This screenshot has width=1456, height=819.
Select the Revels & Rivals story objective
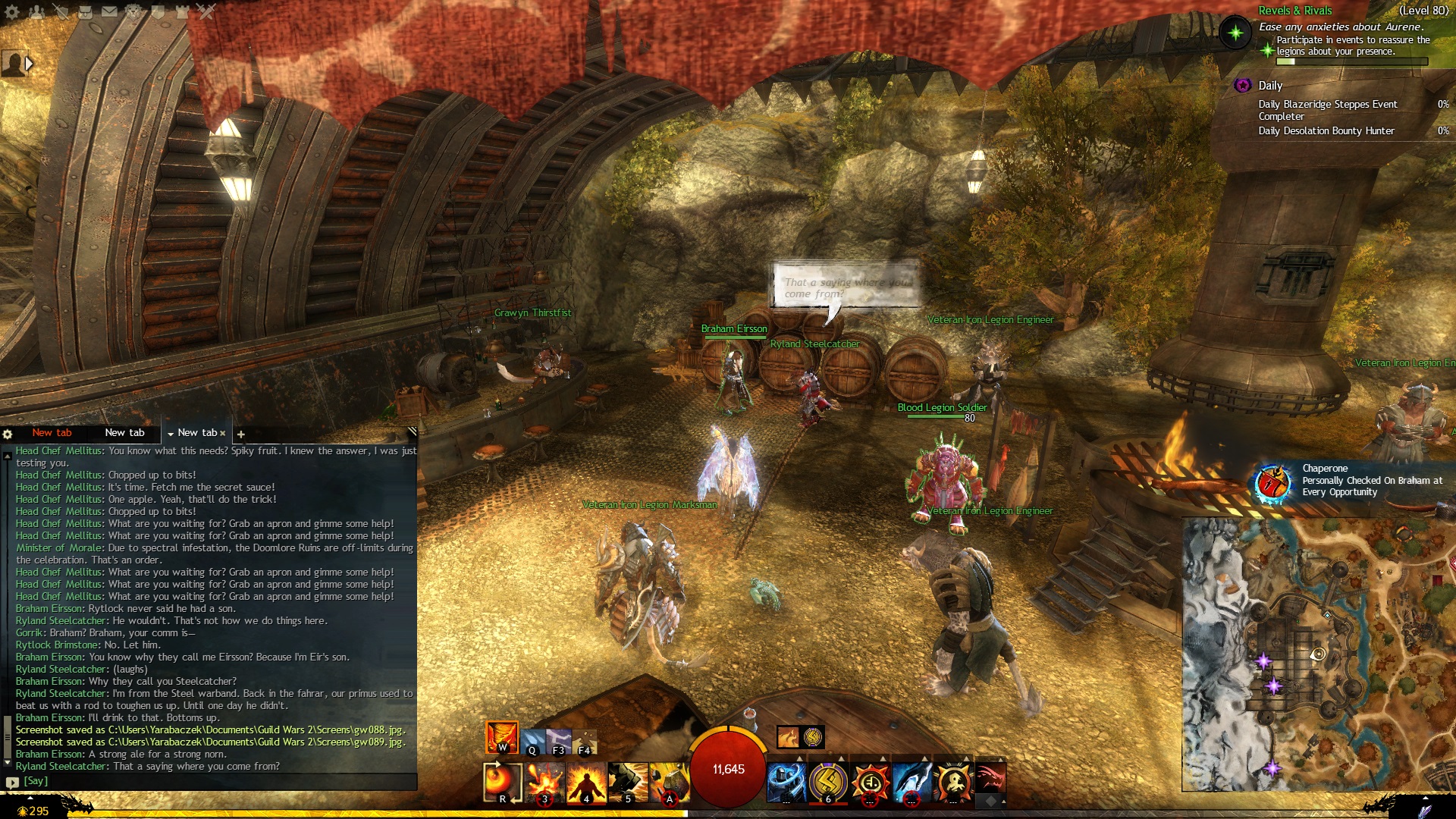tap(1295, 11)
